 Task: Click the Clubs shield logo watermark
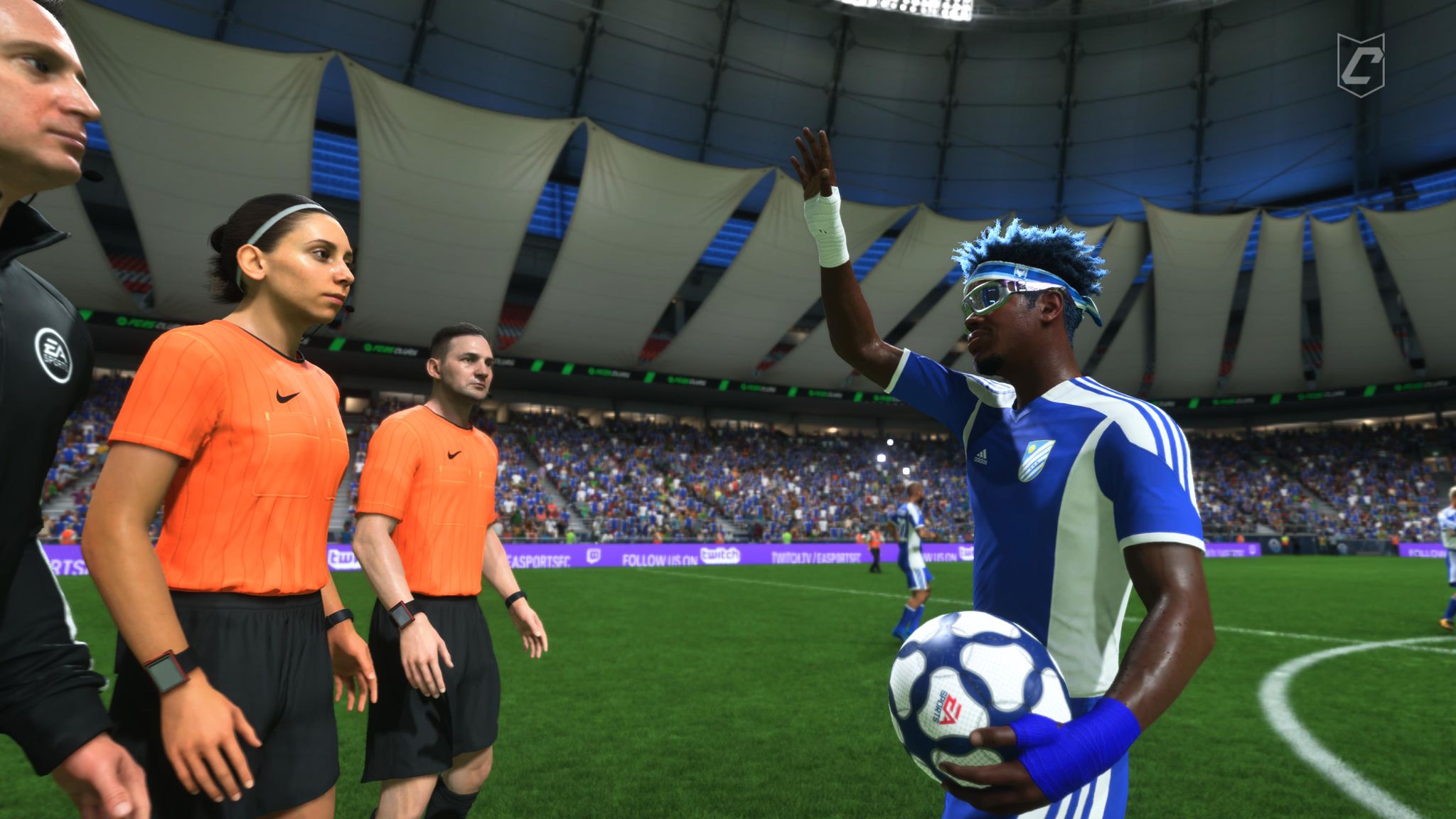click(x=1360, y=65)
